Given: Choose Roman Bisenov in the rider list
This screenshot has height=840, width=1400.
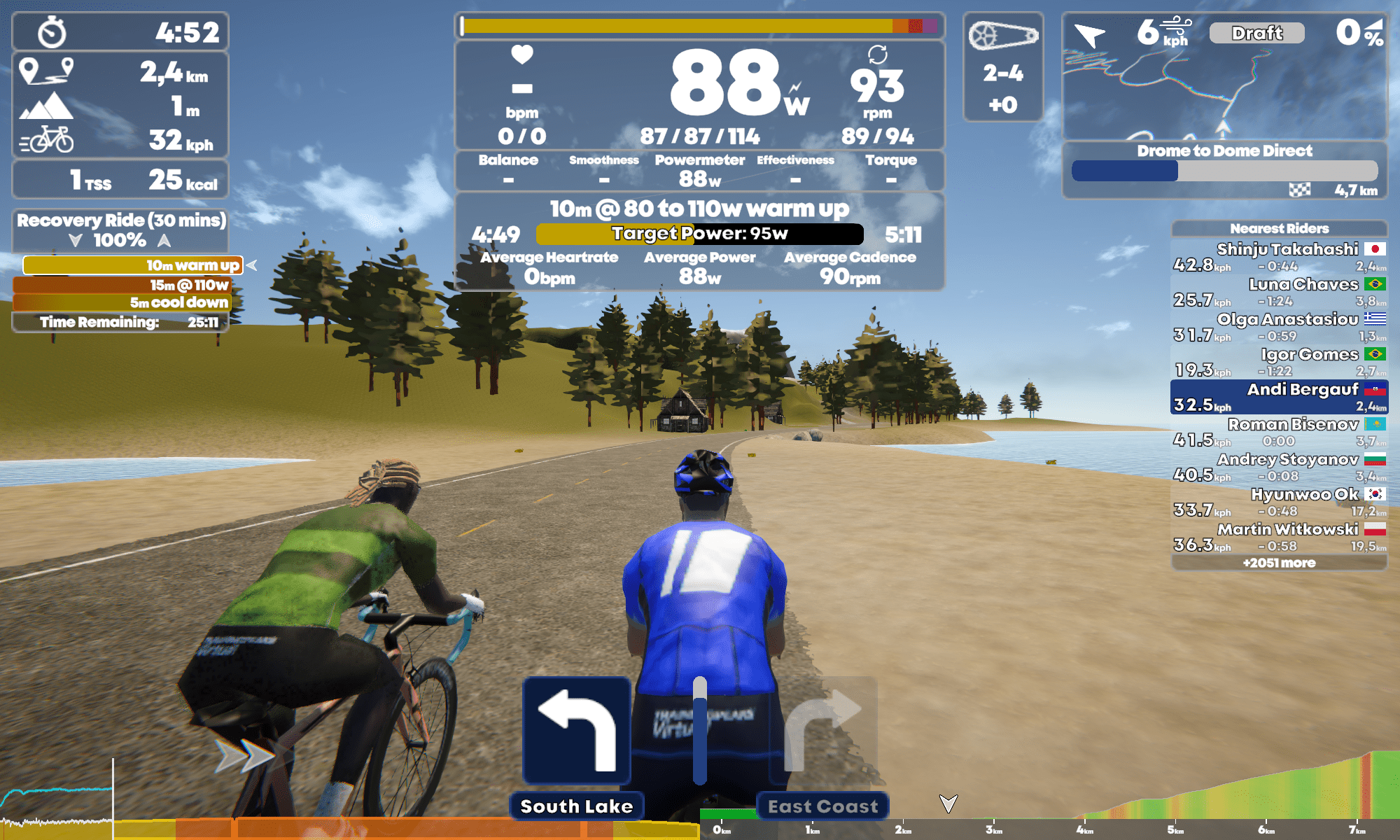Looking at the screenshot, I should [1279, 431].
